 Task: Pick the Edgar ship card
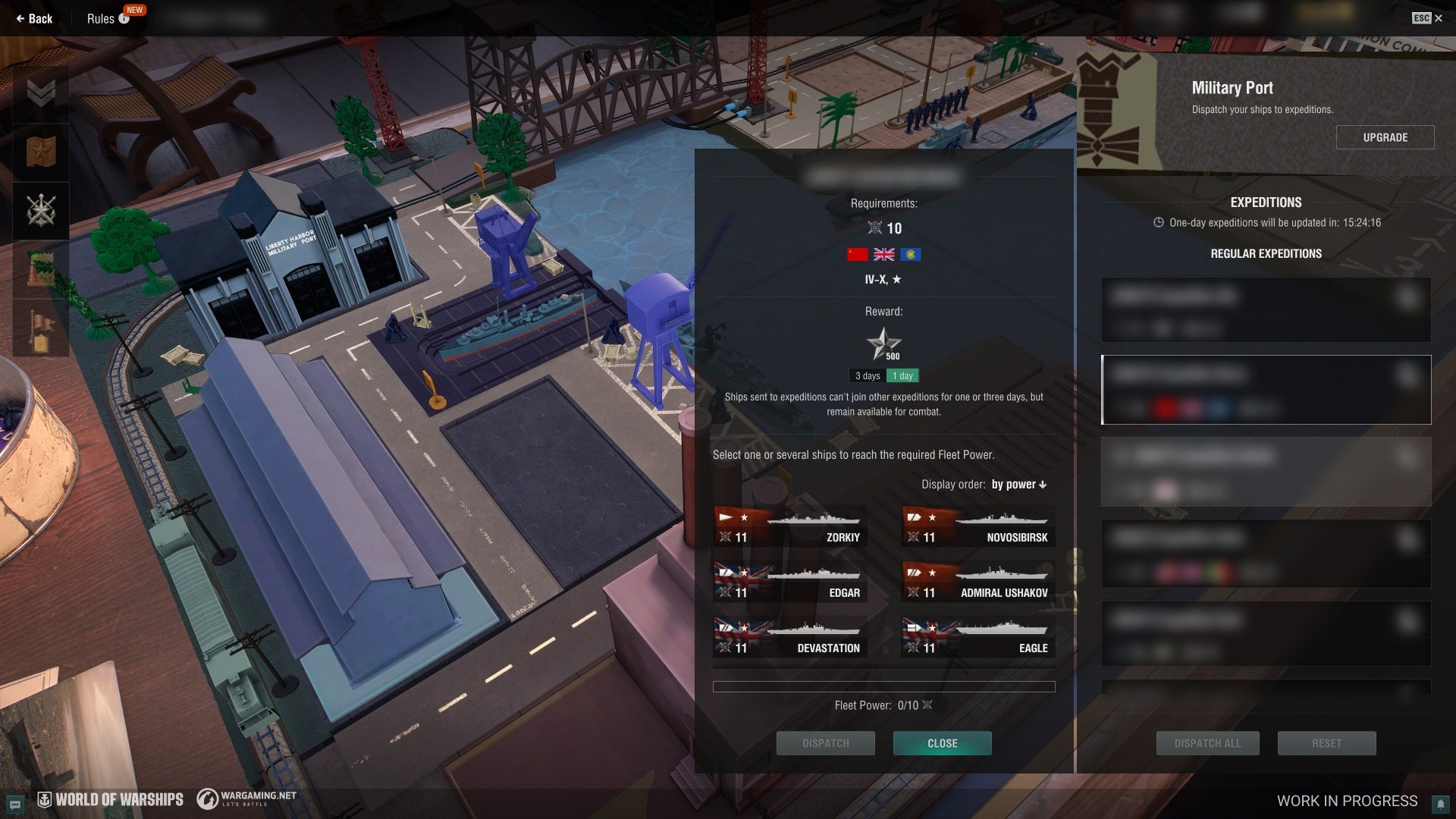(789, 583)
